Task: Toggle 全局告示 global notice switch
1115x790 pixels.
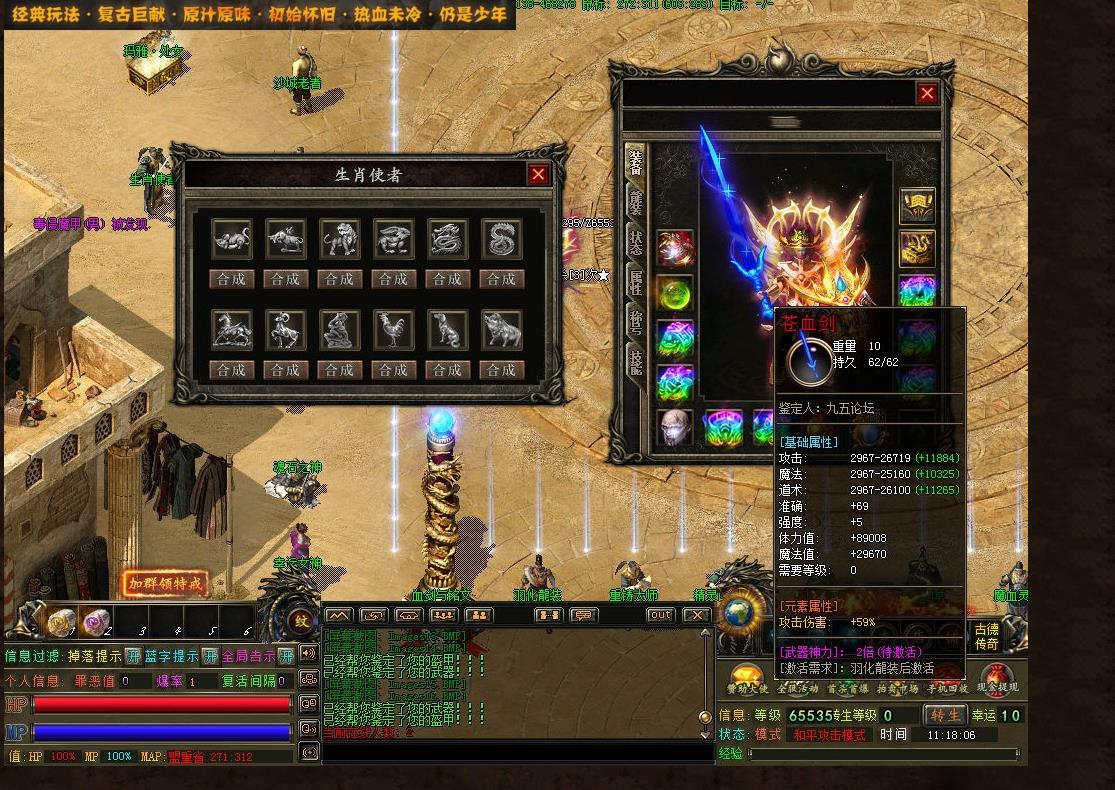Action: click(285, 656)
